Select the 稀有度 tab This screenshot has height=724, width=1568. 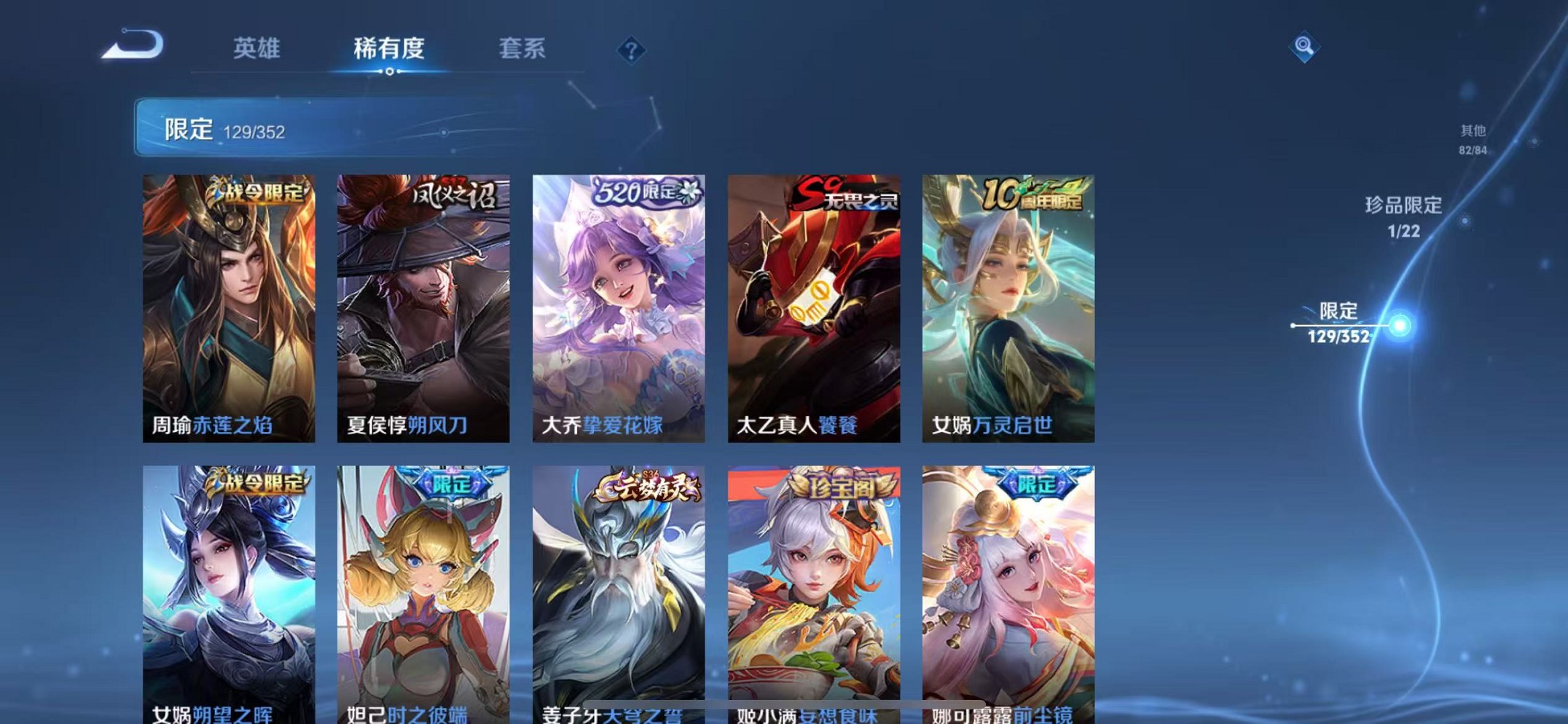[x=390, y=50]
